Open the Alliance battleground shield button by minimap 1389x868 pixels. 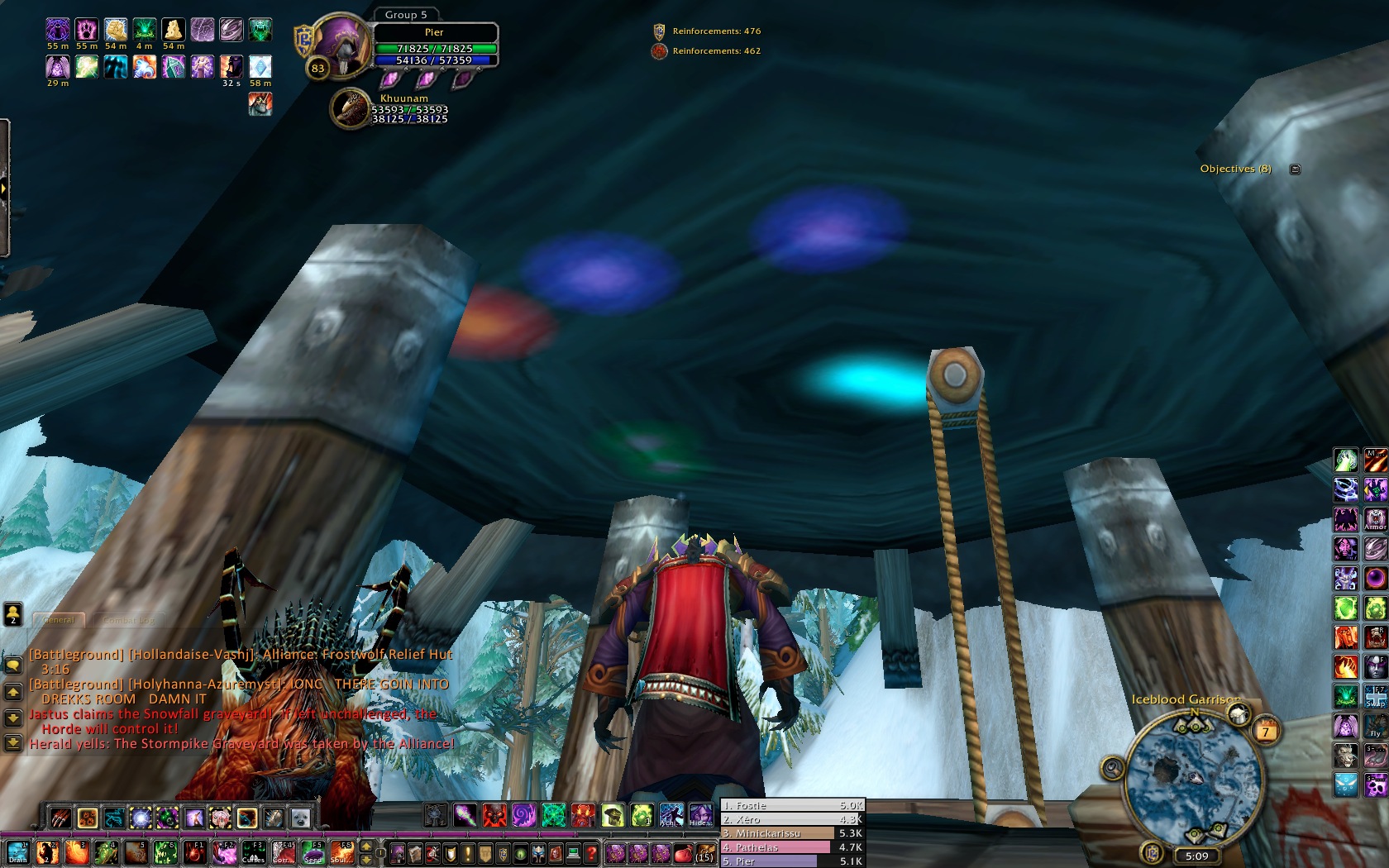pyautogui.click(x=1152, y=852)
